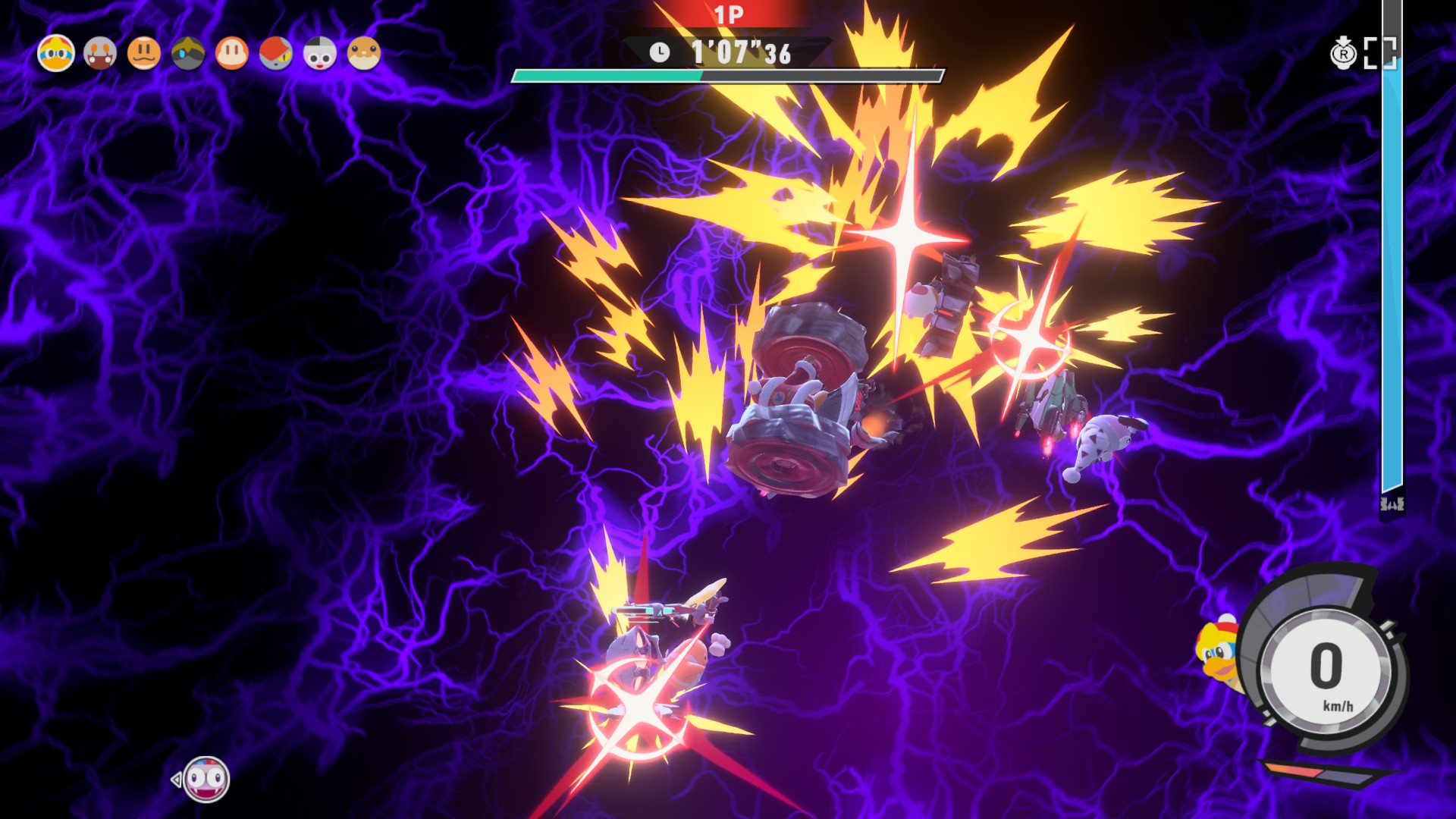The image size is (1456, 819).
Task: Toggle the bracket-frame camera view icon
Action: [x=1379, y=53]
